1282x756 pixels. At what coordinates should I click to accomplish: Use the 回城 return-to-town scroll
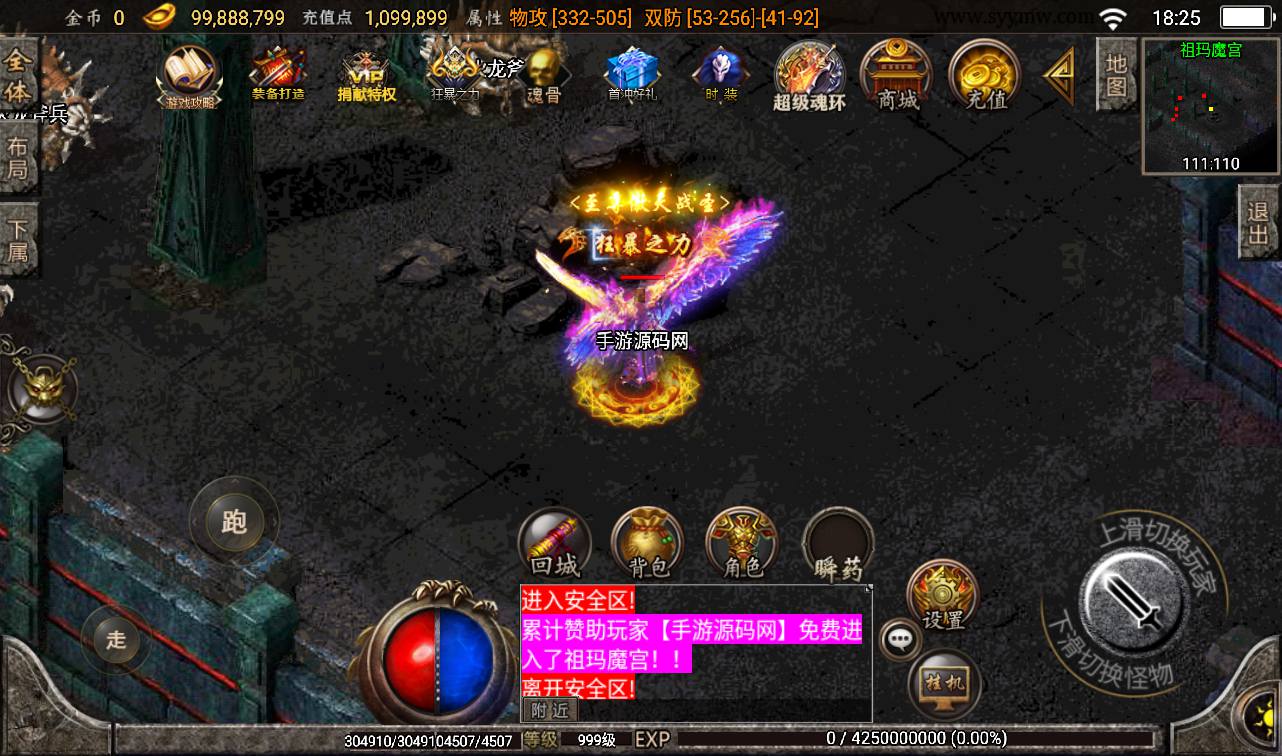pyautogui.click(x=554, y=545)
